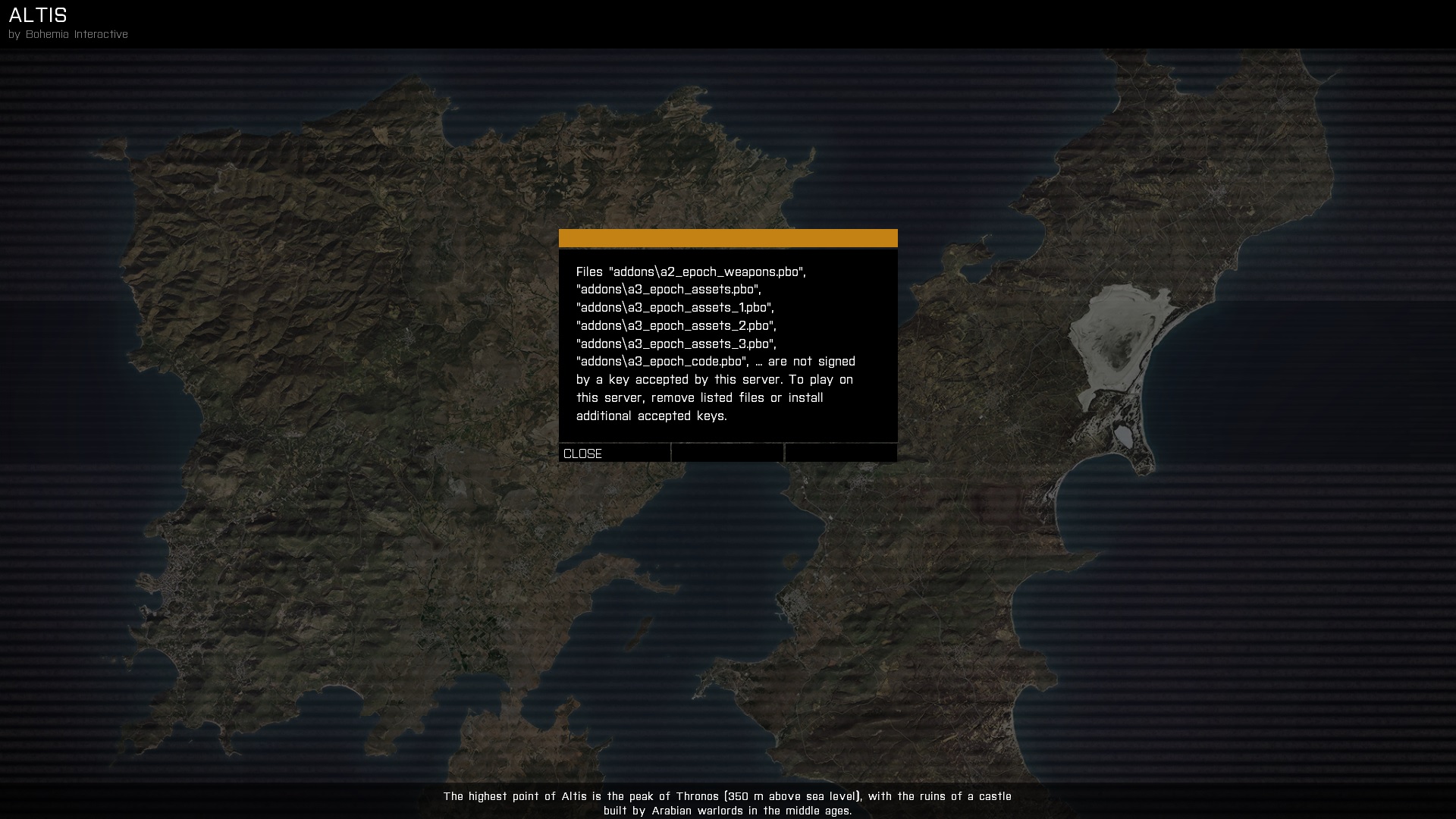The width and height of the screenshot is (1456, 819).
Task: Close the unsigned addon files error dialog
Action: coord(613,453)
